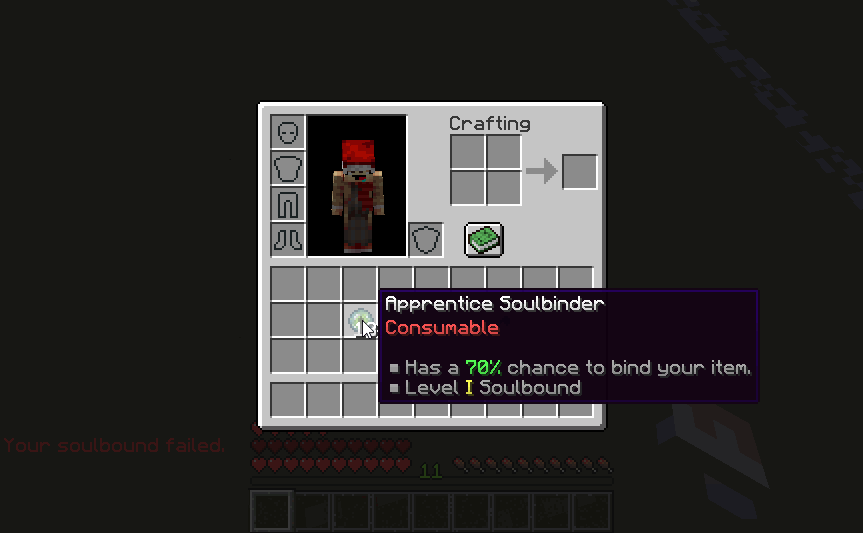Select the Apprentice Soulbinder item slot
Viewport: 863px width, 533px height.
click(359, 321)
